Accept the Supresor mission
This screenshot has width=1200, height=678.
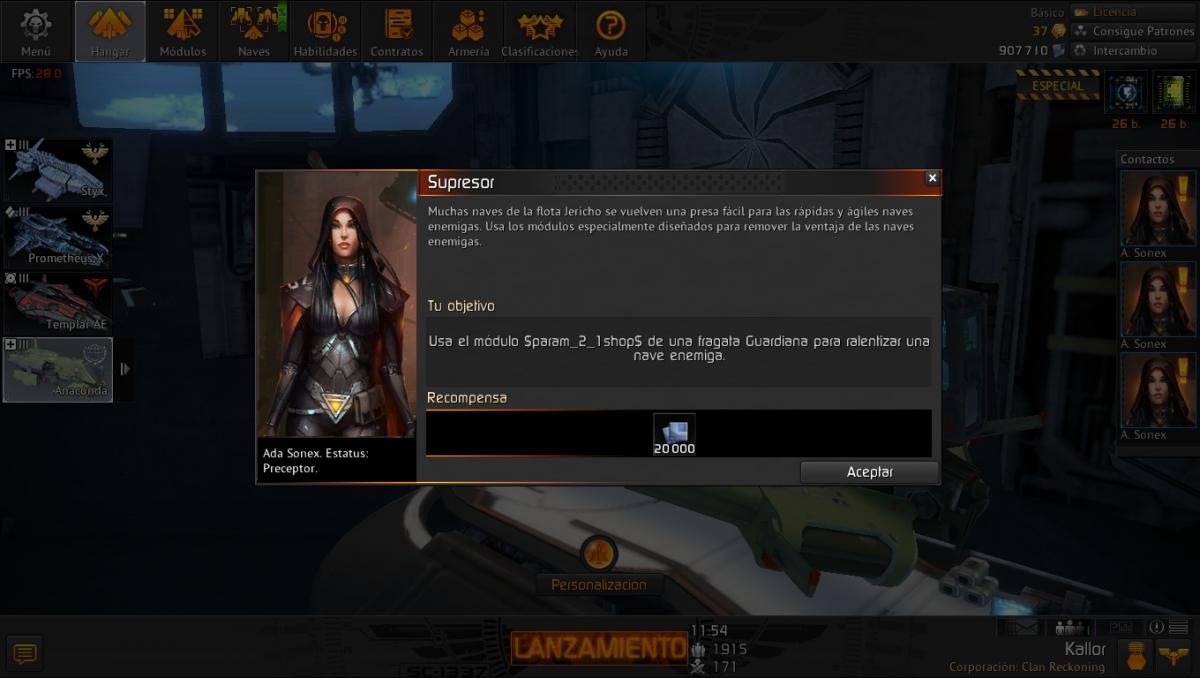pyautogui.click(x=869, y=472)
